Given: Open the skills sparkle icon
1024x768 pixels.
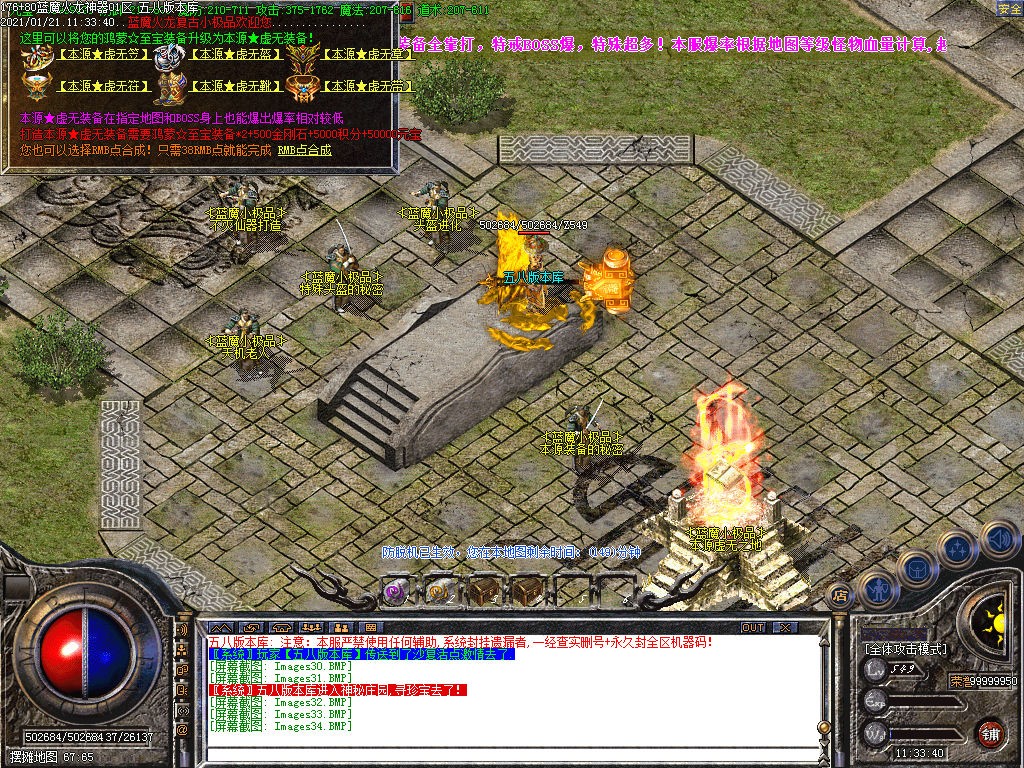Looking at the screenshot, I should [957, 548].
